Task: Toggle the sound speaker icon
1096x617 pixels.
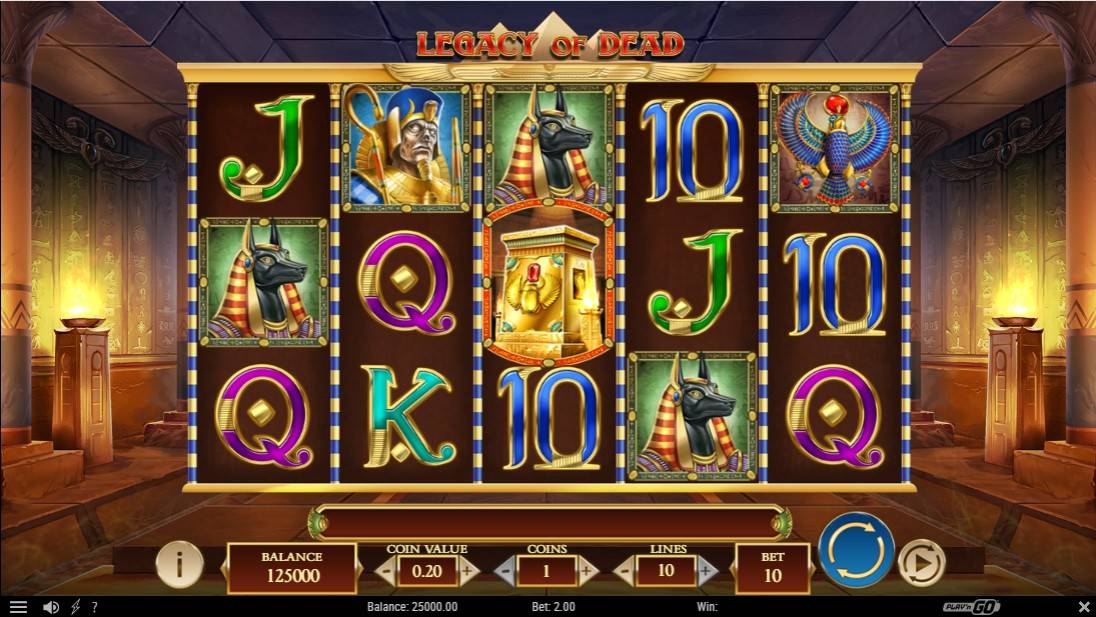Action: pyautogui.click(x=50, y=607)
